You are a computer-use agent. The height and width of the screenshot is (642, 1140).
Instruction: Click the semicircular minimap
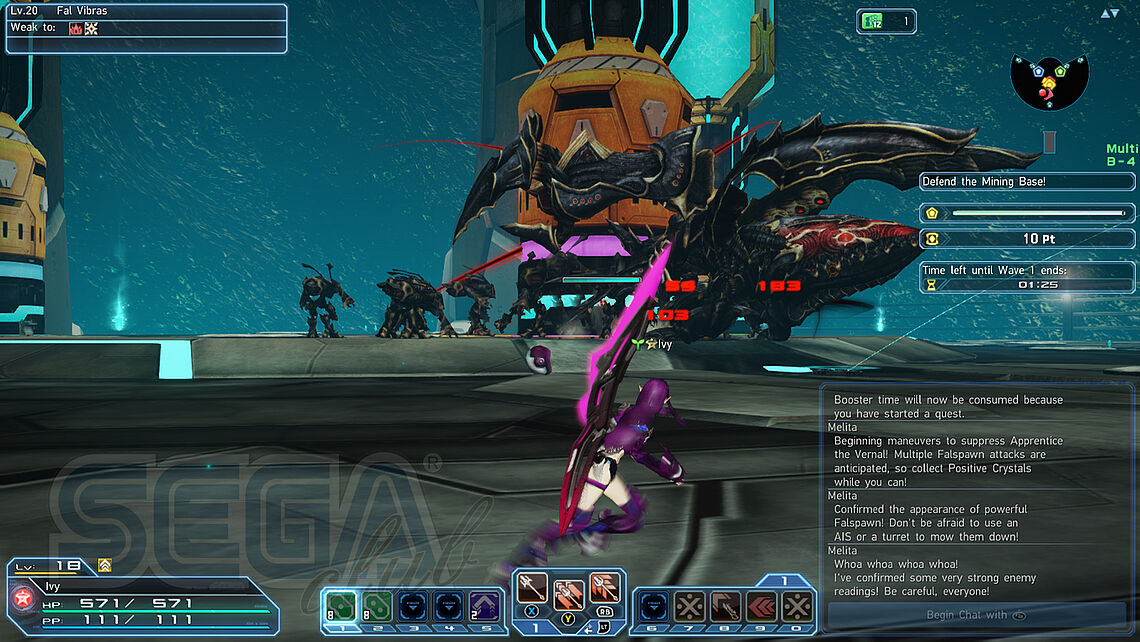[x=1048, y=82]
